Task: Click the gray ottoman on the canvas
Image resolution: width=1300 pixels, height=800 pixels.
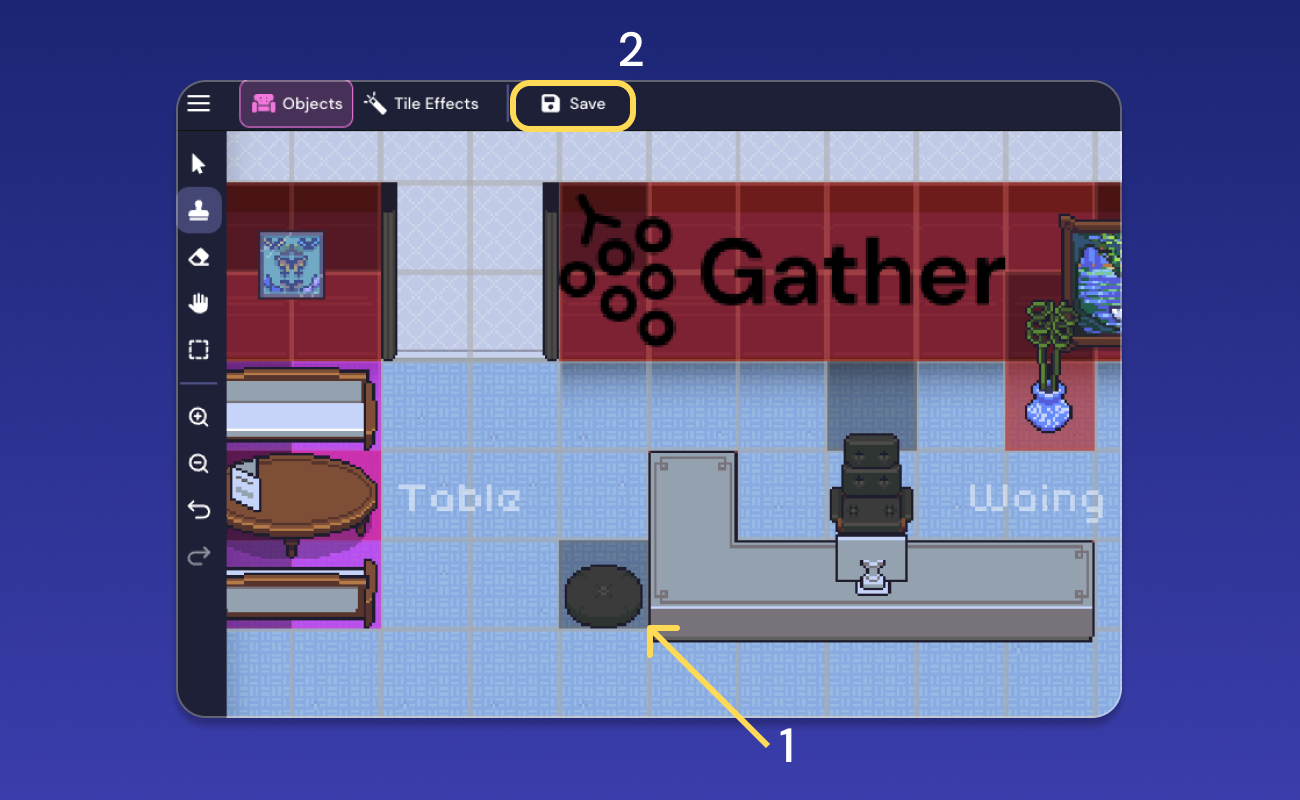Action: click(603, 595)
